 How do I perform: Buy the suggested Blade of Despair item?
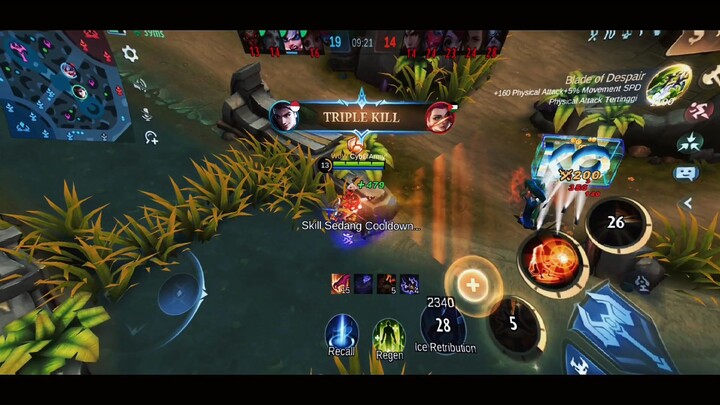(660, 87)
